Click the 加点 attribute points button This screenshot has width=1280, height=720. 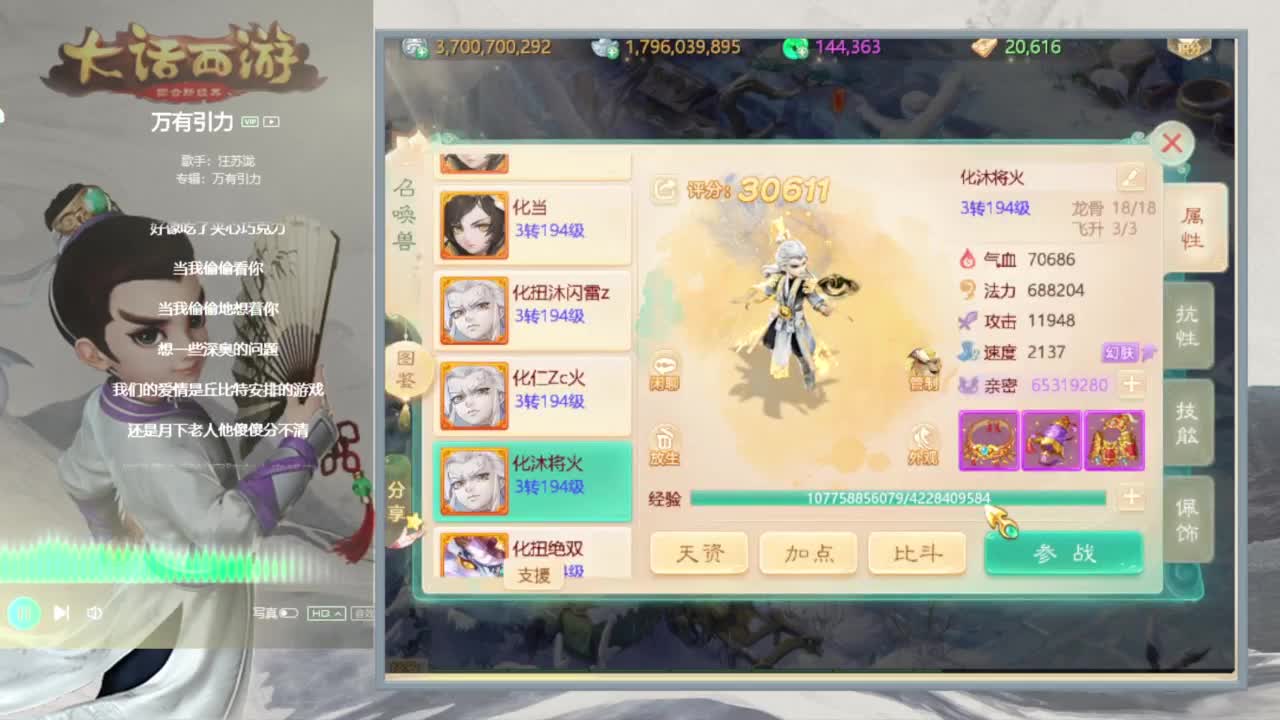pos(808,552)
